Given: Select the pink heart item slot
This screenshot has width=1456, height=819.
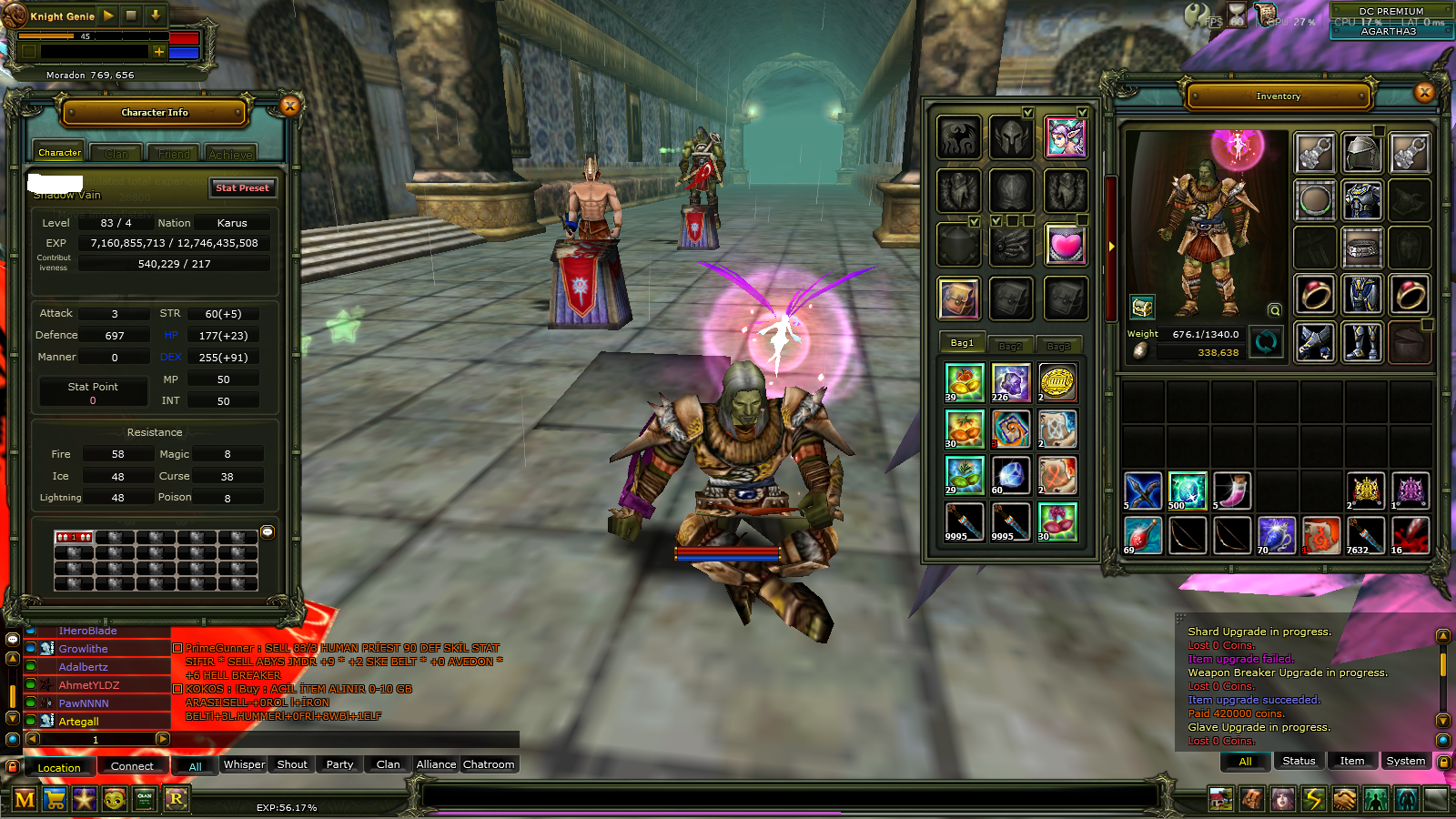Looking at the screenshot, I should tap(1065, 245).
